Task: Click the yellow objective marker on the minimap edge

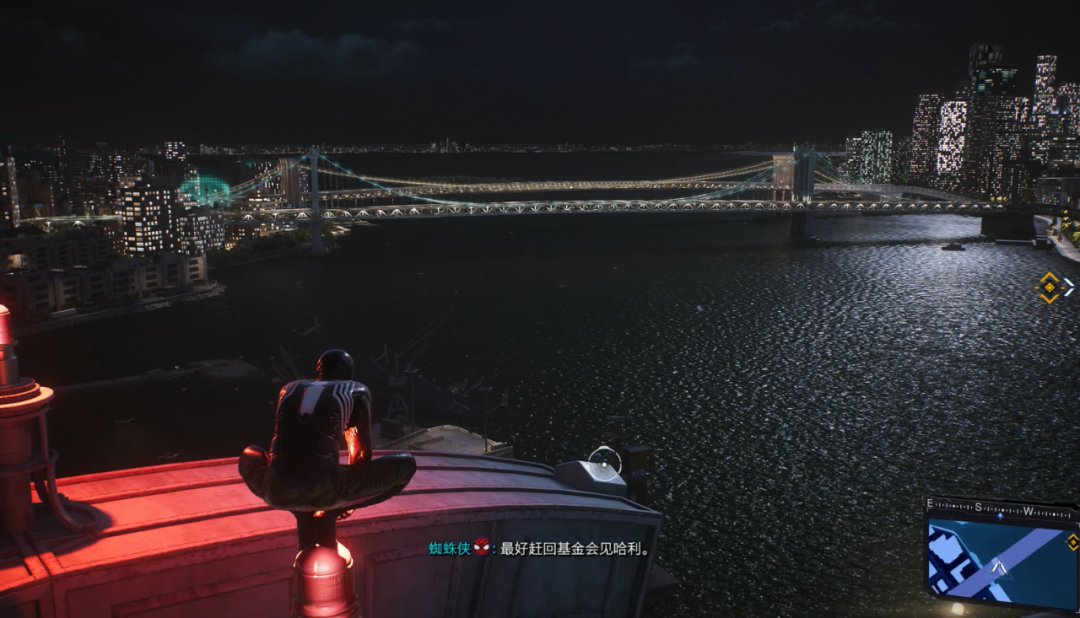Action: (1073, 542)
